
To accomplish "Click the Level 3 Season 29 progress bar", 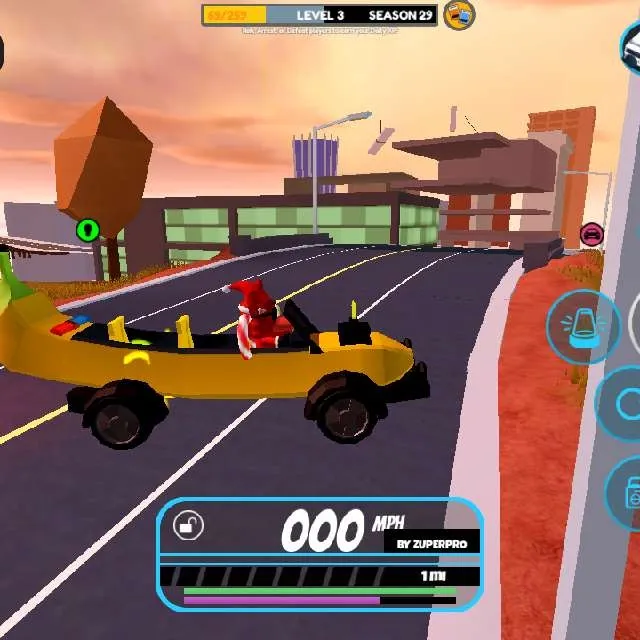I will [x=320, y=15].
